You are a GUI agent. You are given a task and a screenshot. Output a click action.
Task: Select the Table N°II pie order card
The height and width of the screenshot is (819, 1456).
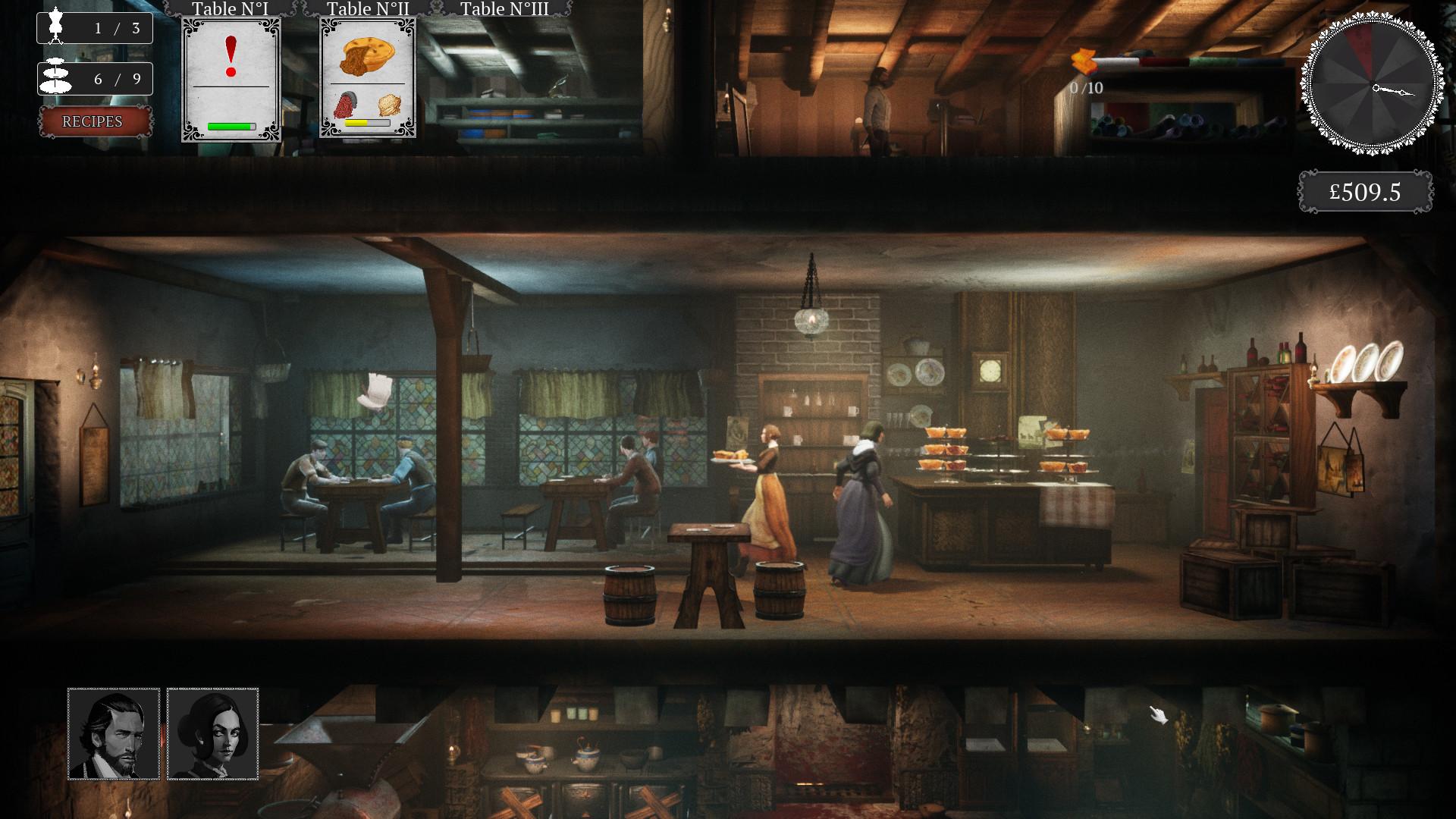point(368,78)
